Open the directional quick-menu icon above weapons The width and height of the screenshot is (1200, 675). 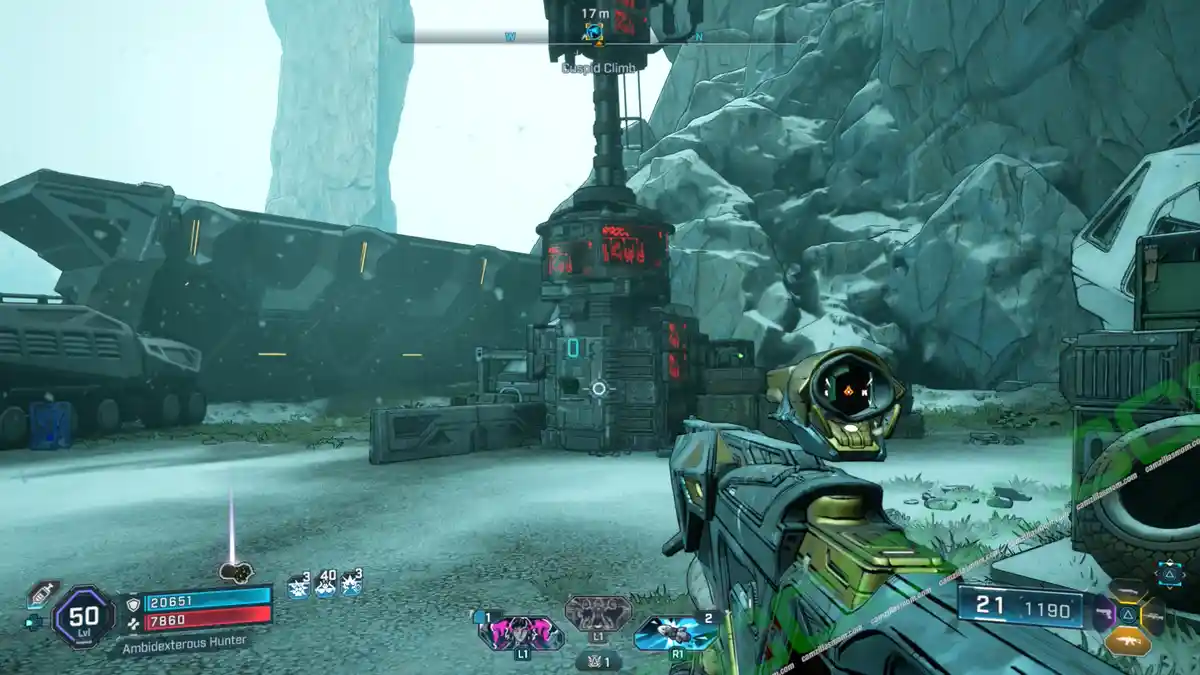pyautogui.click(x=1169, y=572)
